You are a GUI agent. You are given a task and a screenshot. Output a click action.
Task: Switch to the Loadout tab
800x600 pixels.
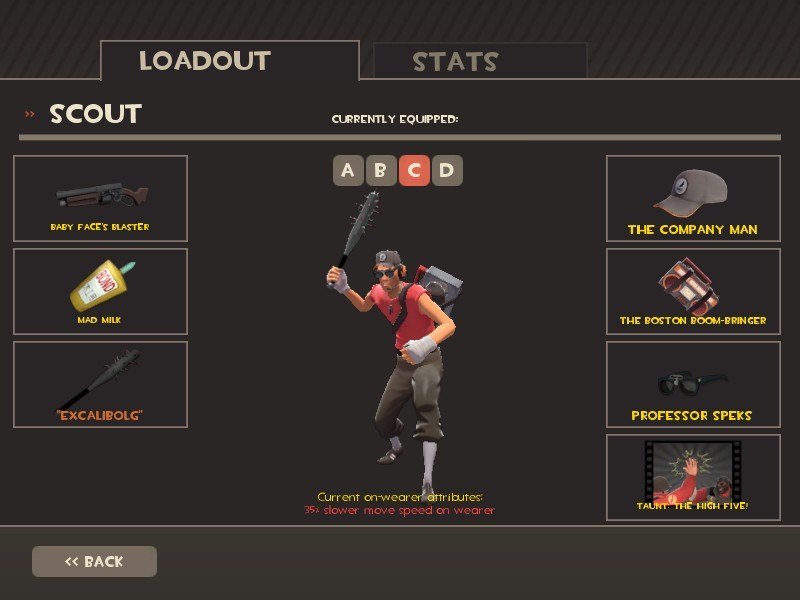coord(229,61)
